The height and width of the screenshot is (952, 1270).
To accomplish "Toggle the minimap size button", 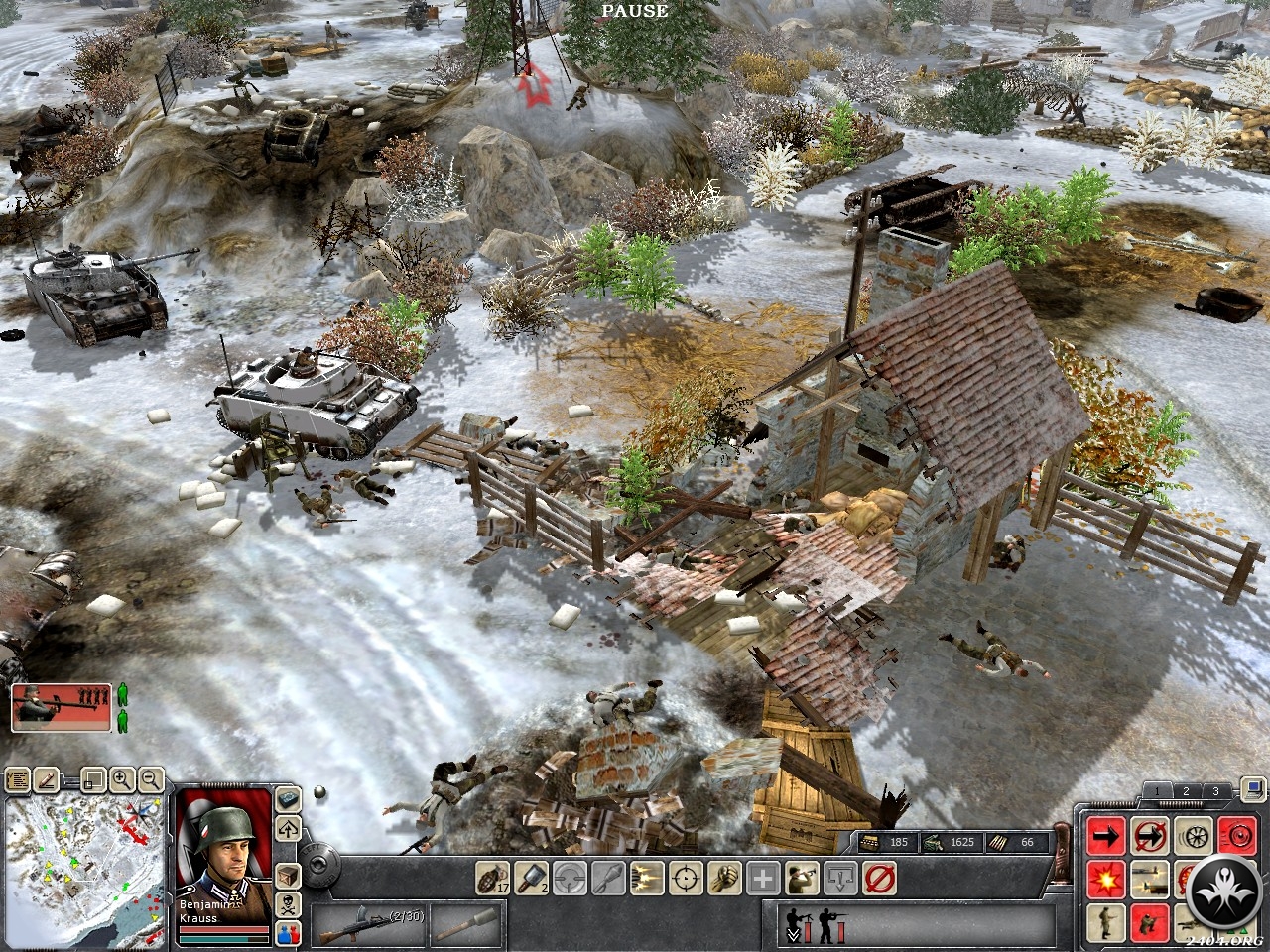I will [x=93, y=780].
